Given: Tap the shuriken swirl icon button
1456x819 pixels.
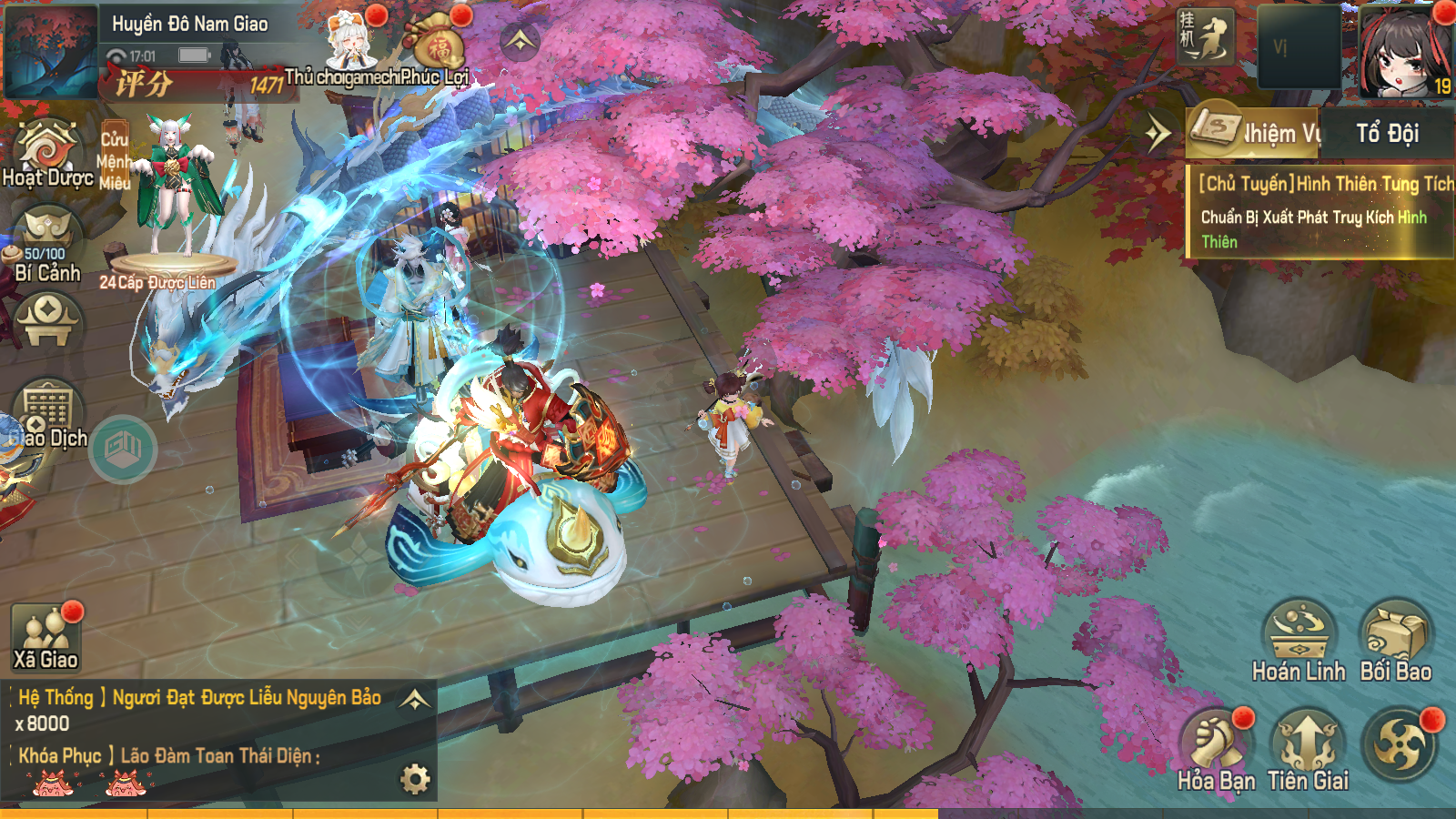Looking at the screenshot, I should point(1400,743).
